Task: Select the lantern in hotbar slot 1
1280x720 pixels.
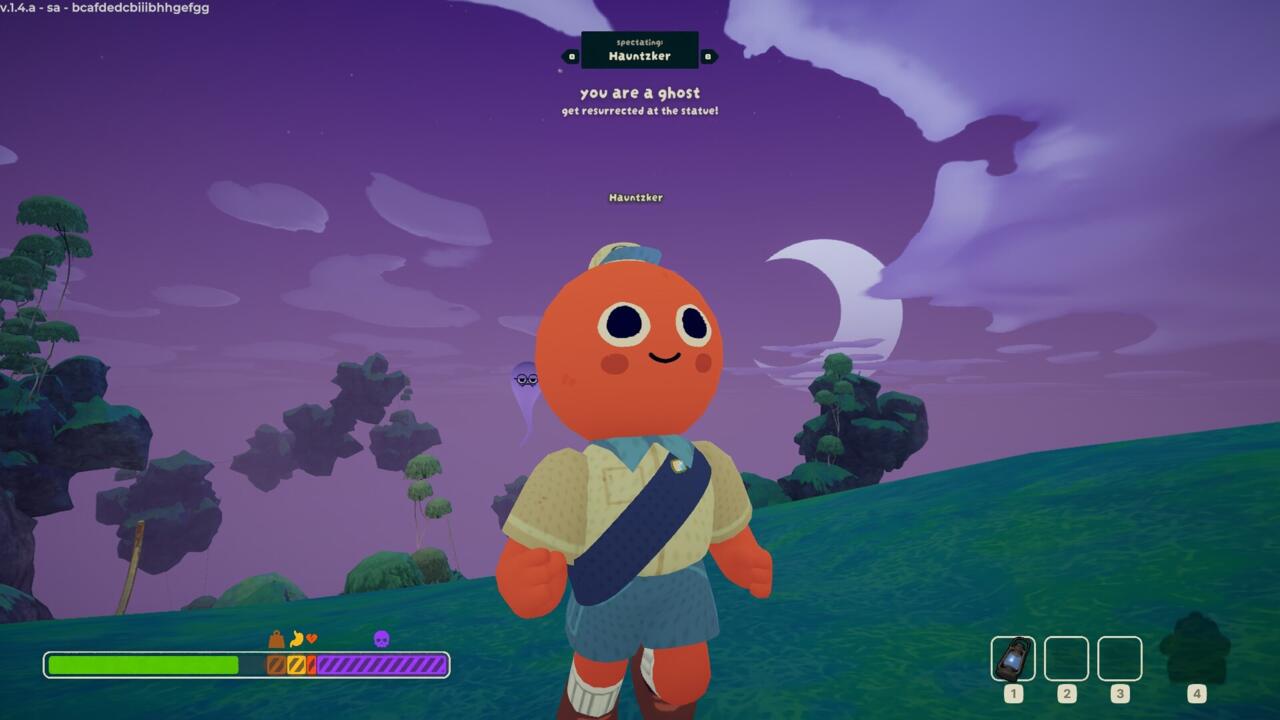Action: click(x=1013, y=659)
